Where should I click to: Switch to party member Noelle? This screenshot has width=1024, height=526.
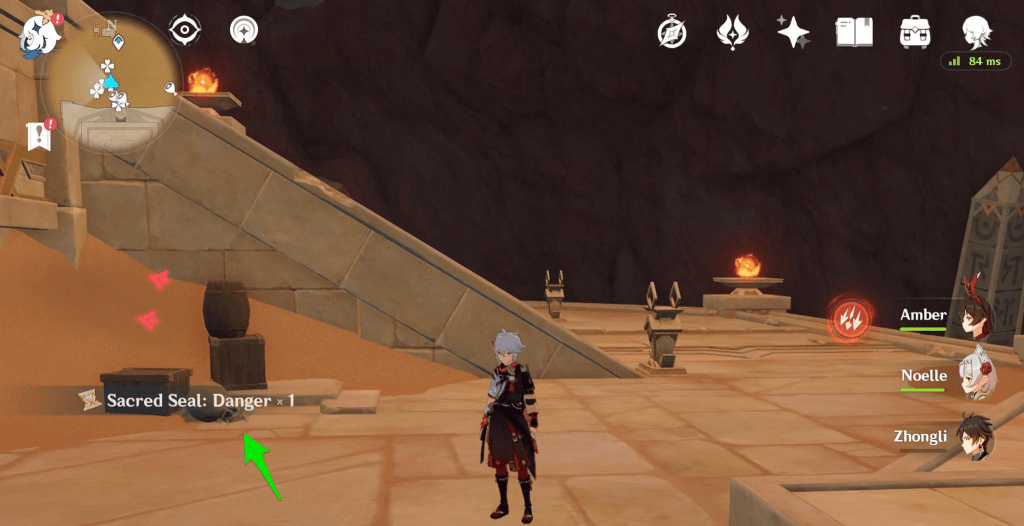(974, 376)
